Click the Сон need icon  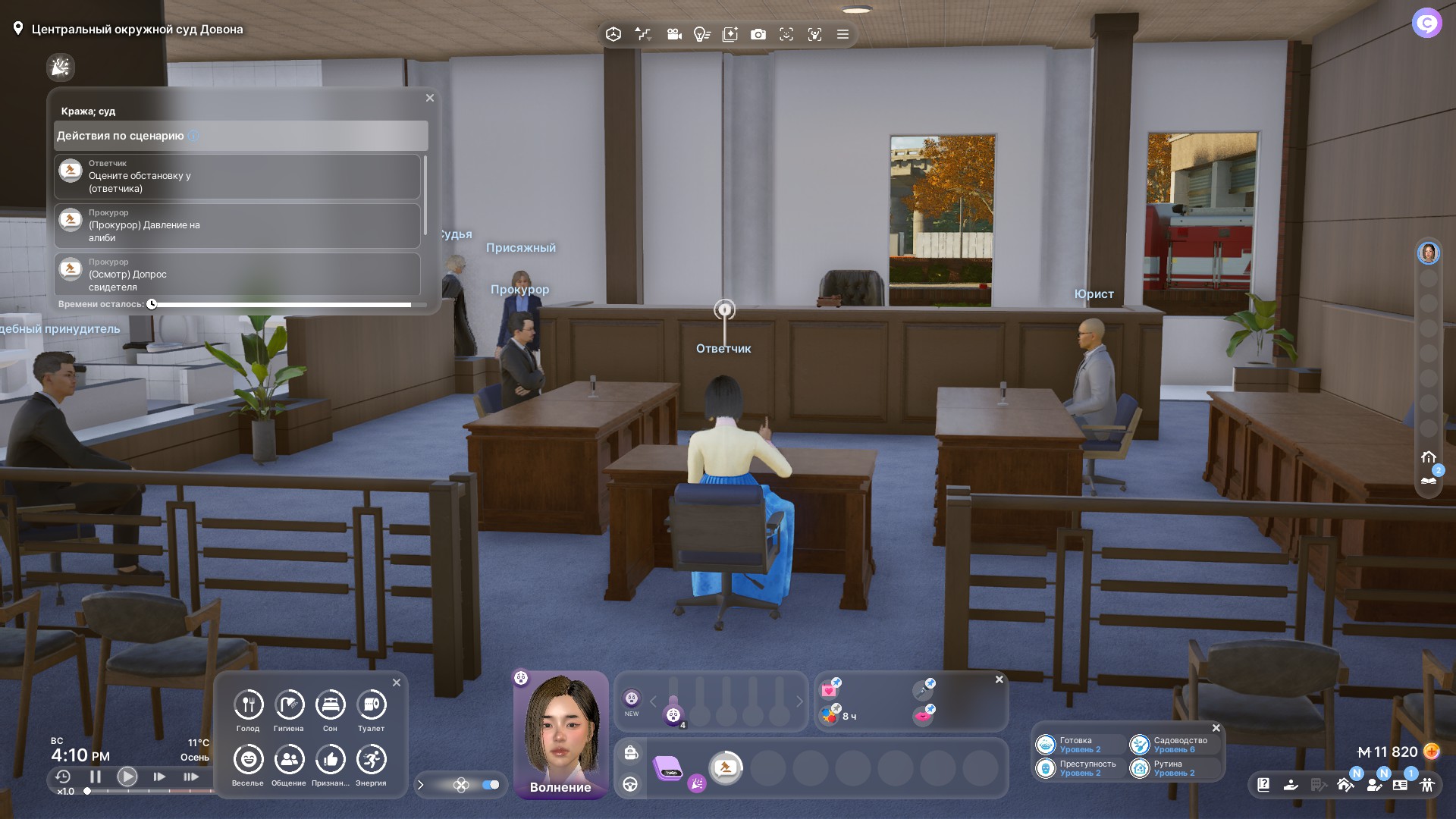pos(330,705)
